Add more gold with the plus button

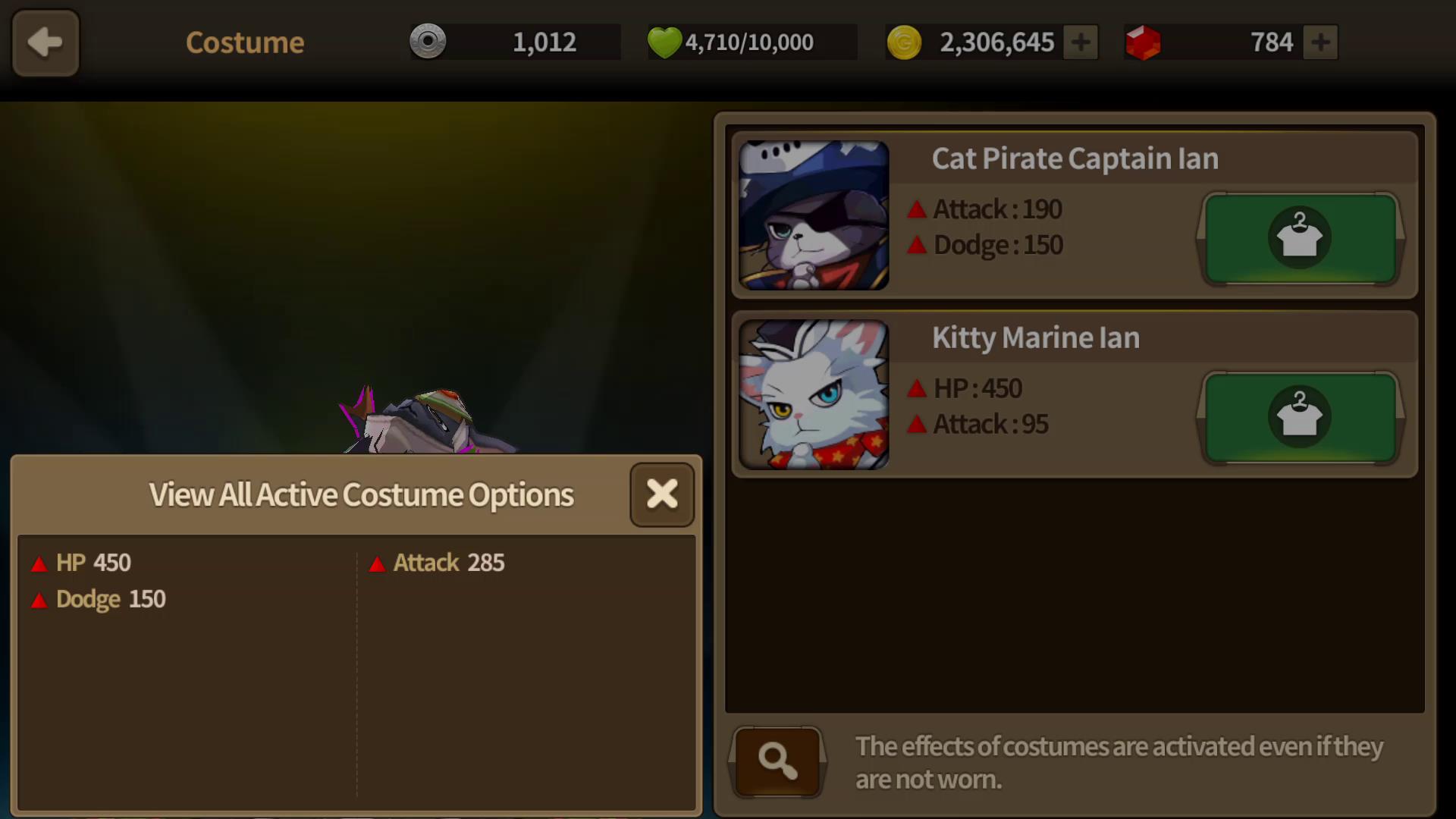pos(1081,42)
